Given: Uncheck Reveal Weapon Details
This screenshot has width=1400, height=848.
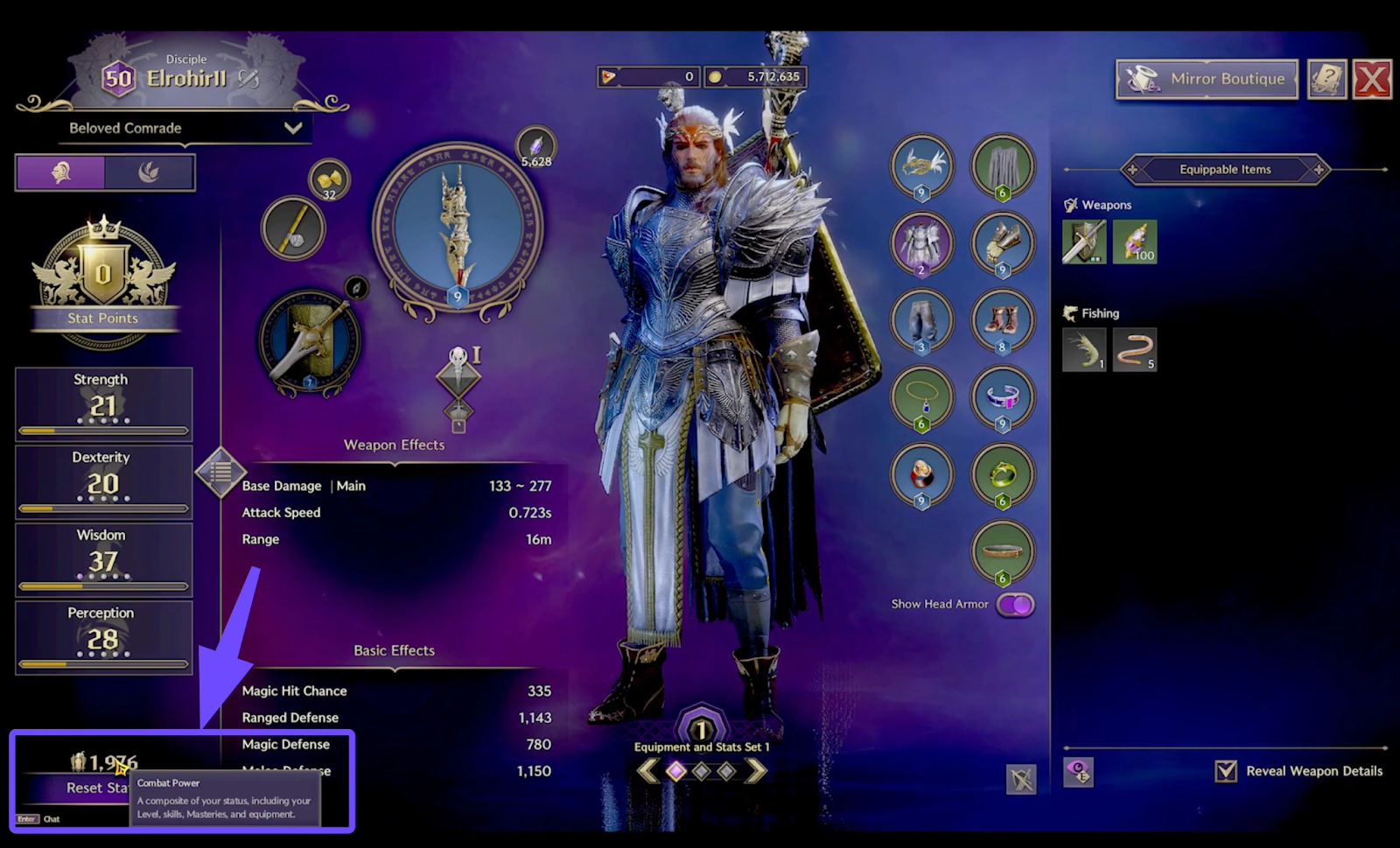Looking at the screenshot, I should coord(1226,771).
